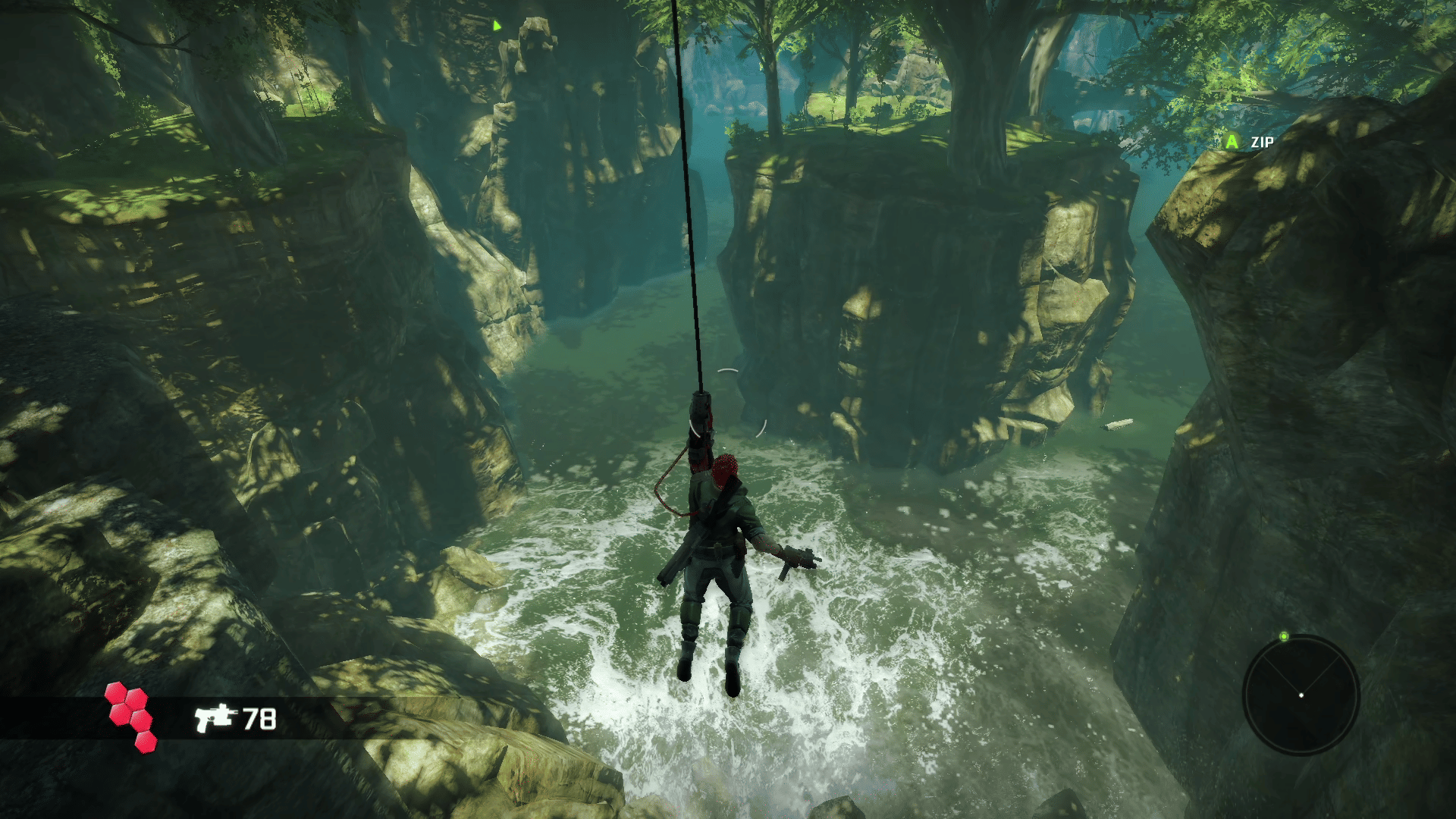Click the green objective marker on radar edge
The image size is (1456, 819).
[1284, 636]
